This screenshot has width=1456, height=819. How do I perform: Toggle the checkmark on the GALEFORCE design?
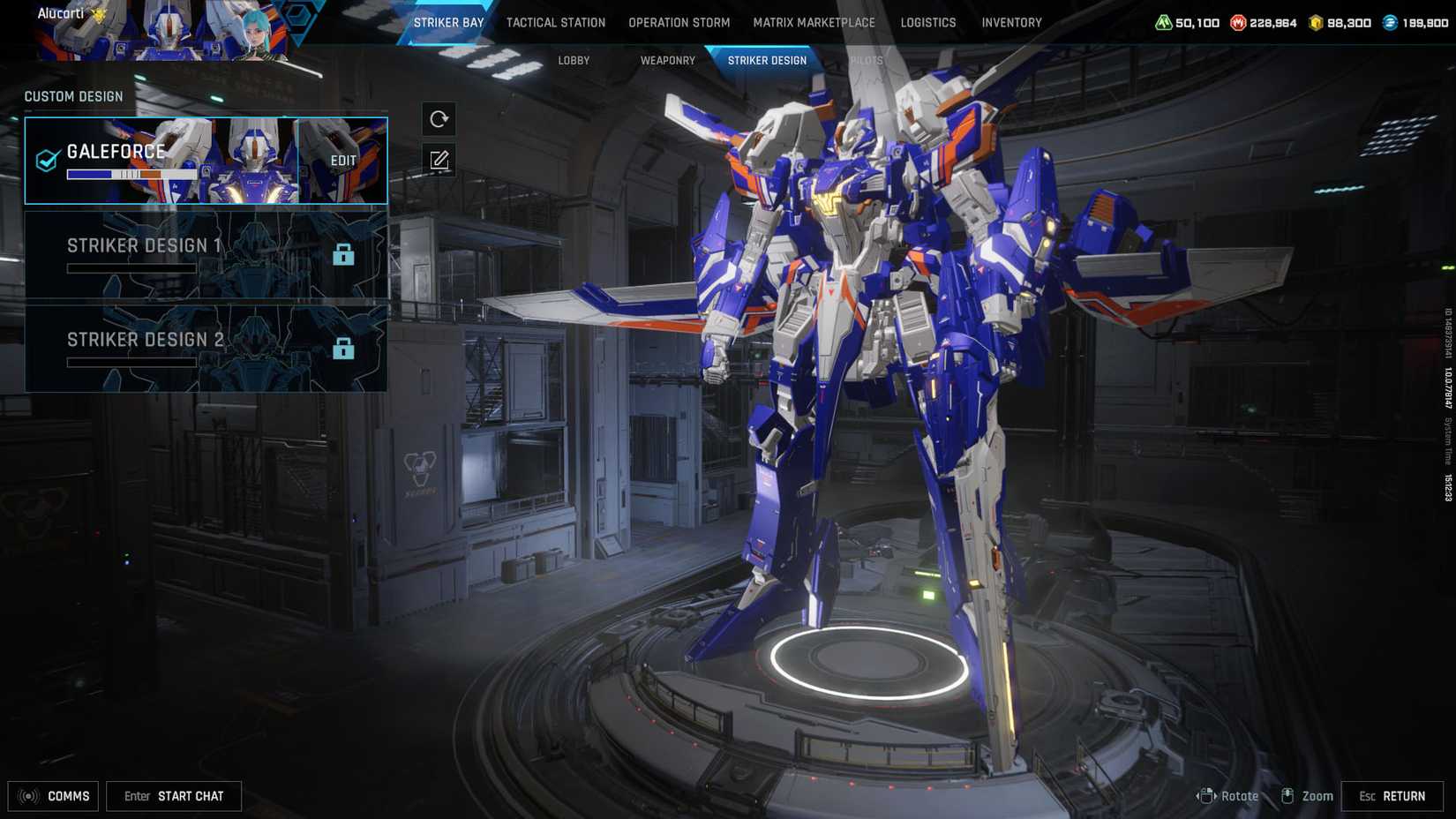click(46, 161)
